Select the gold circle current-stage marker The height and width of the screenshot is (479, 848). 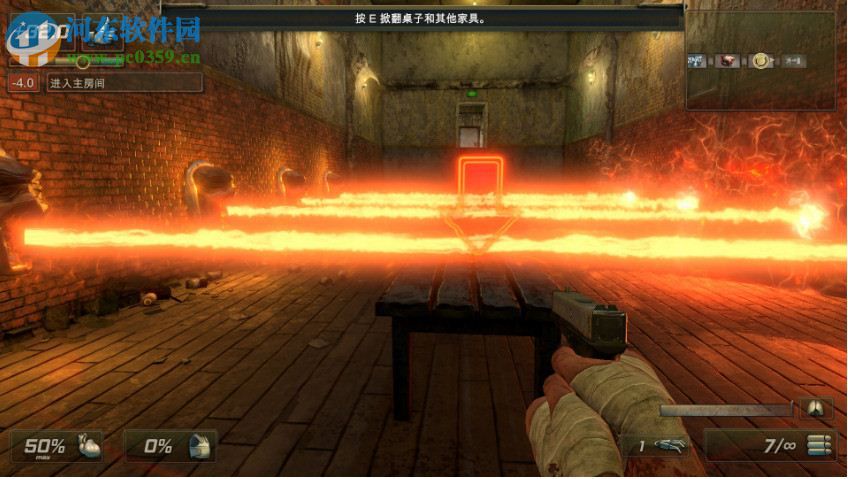(x=760, y=61)
